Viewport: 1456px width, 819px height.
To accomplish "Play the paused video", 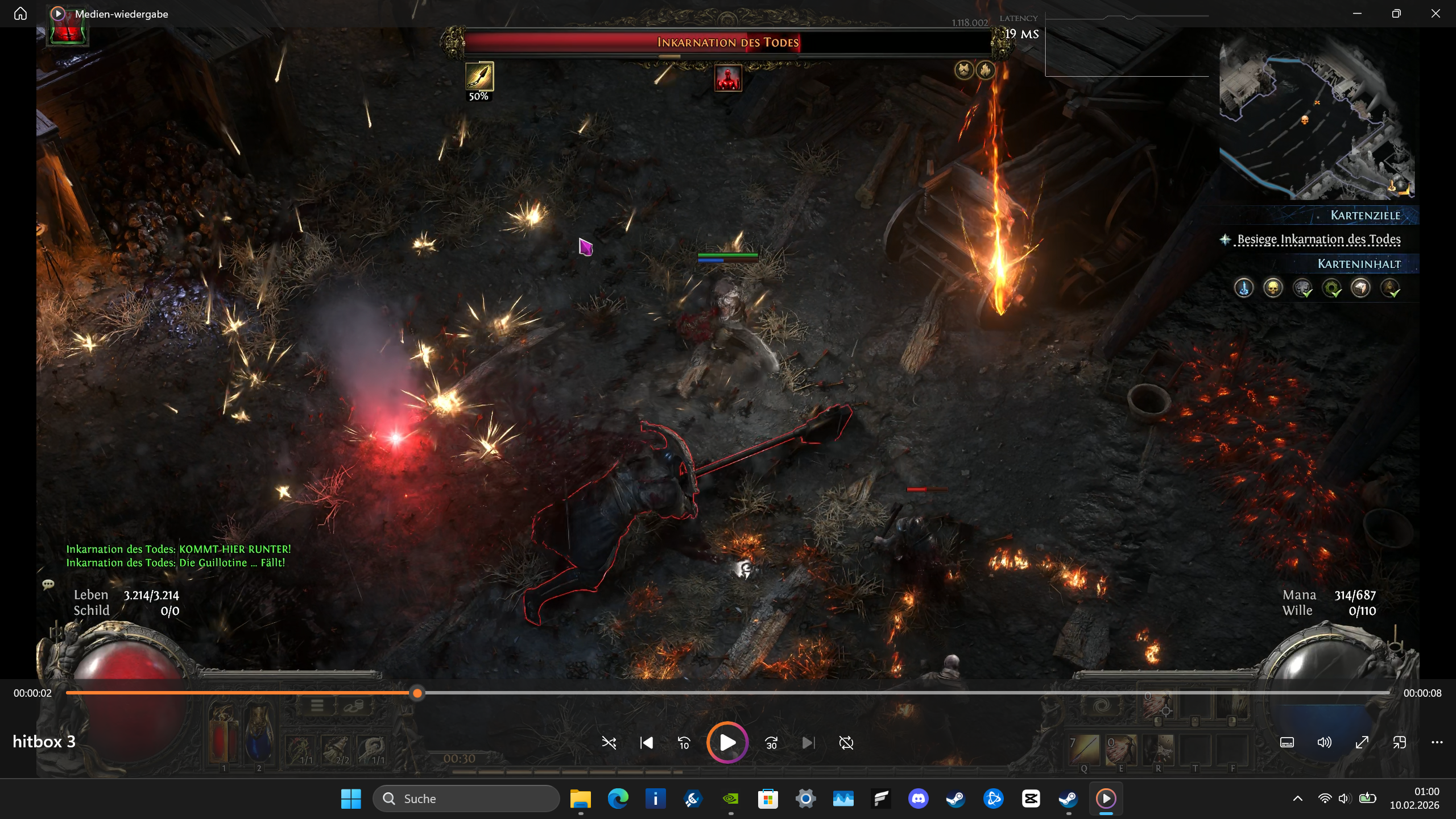I will [x=727, y=743].
